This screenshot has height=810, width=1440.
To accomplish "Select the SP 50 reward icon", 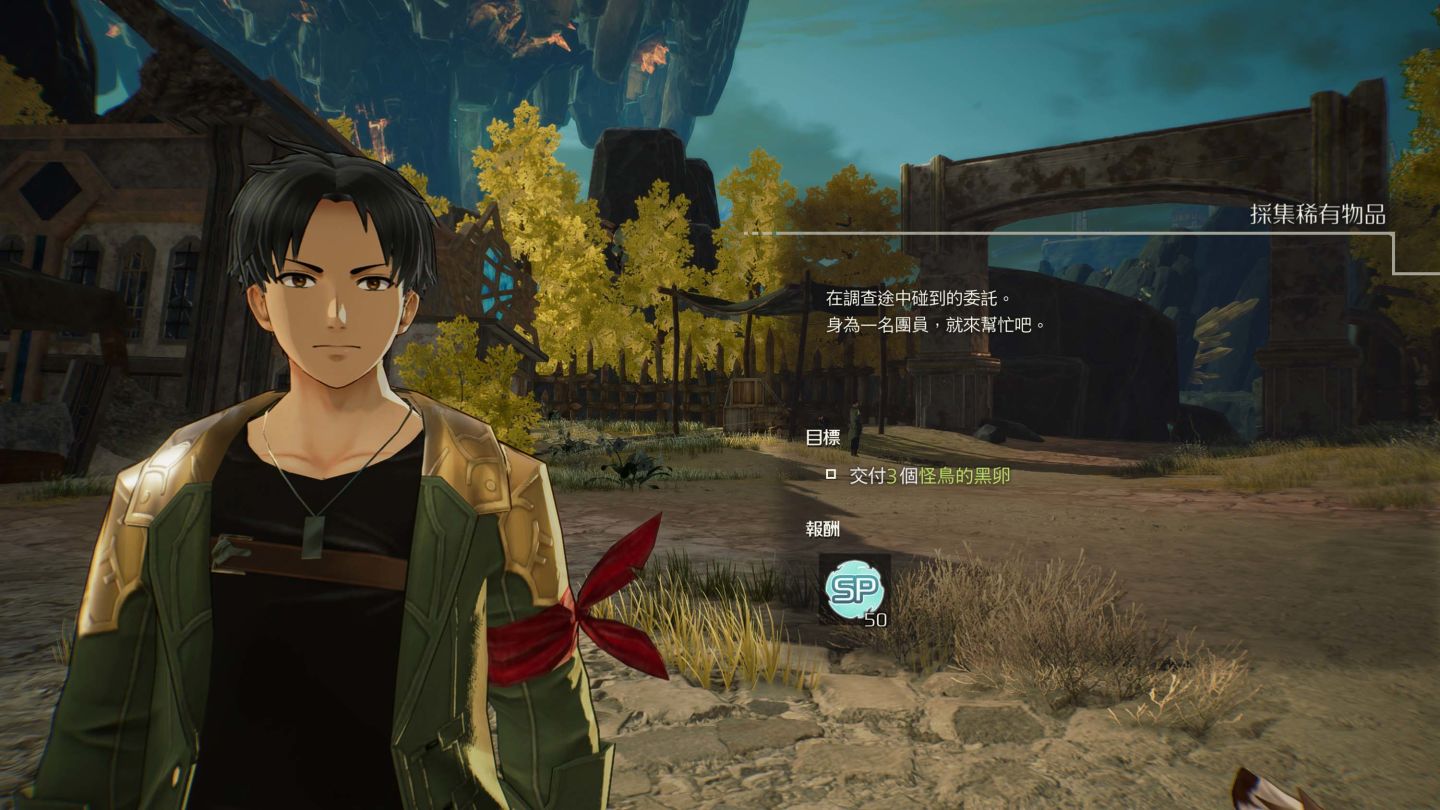I will click(854, 589).
